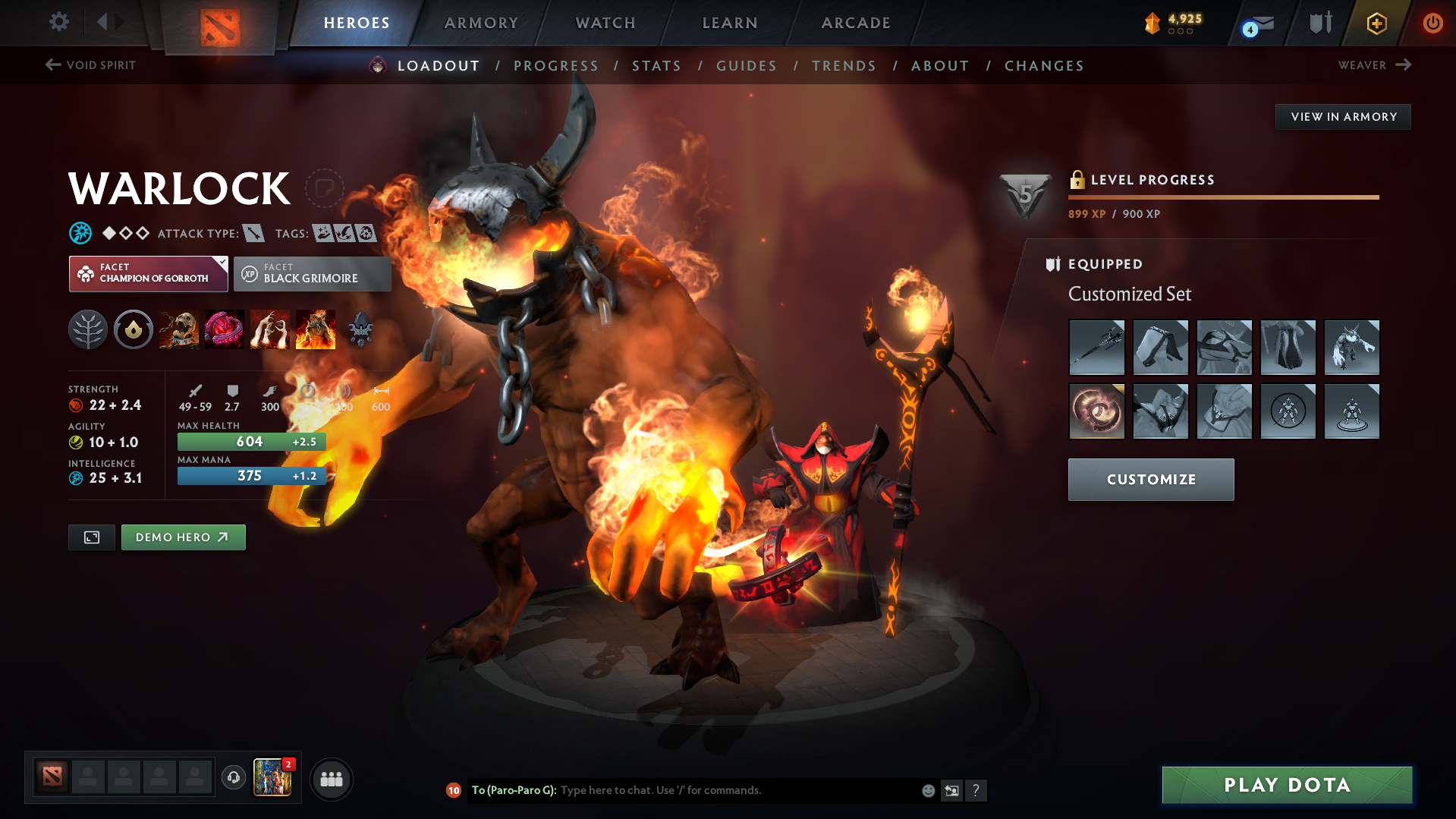Switch to the STATS tab
The image size is (1456, 819).
point(656,65)
